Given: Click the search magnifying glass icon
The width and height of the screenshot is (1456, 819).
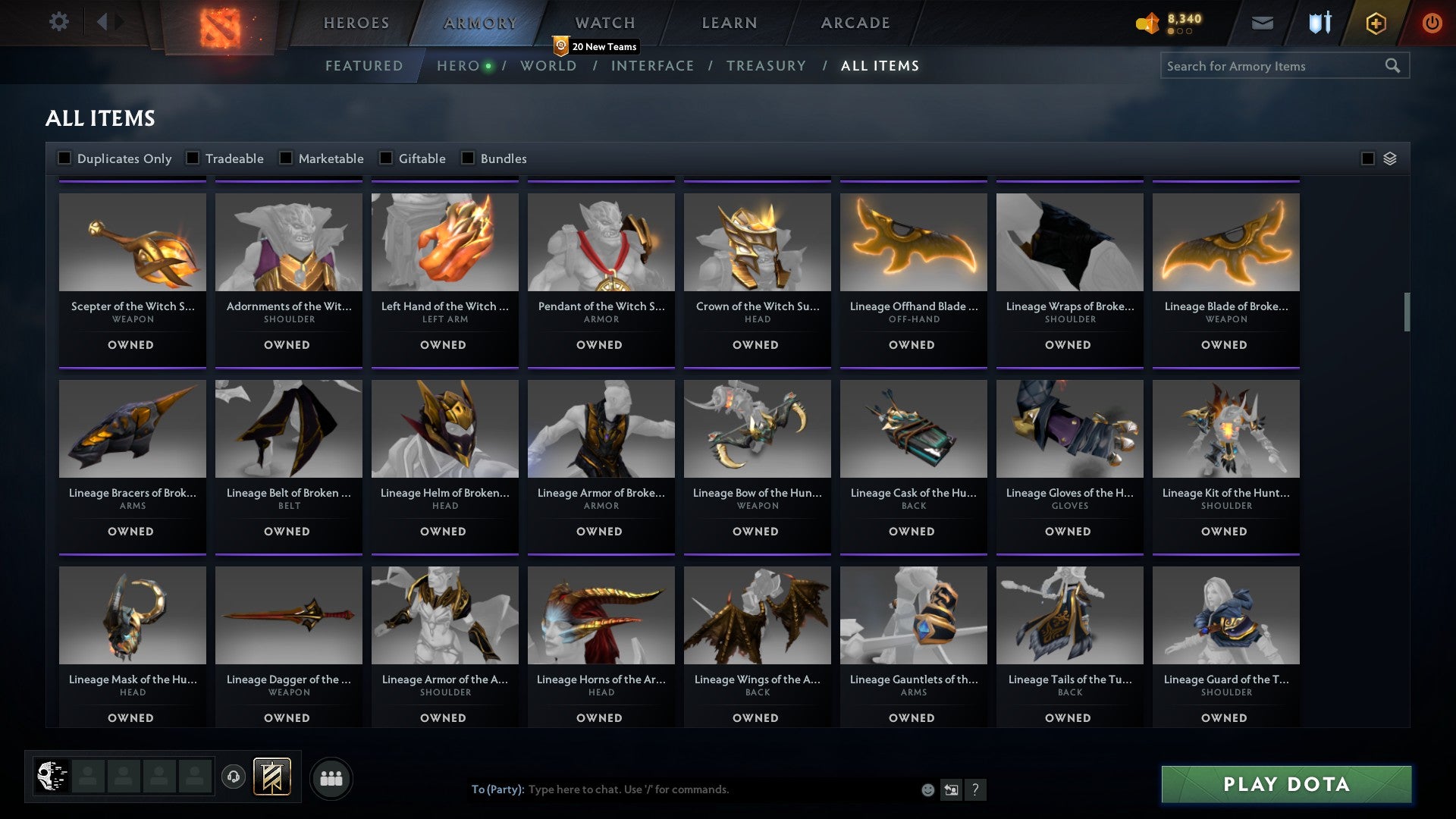Looking at the screenshot, I should click(1394, 66).
